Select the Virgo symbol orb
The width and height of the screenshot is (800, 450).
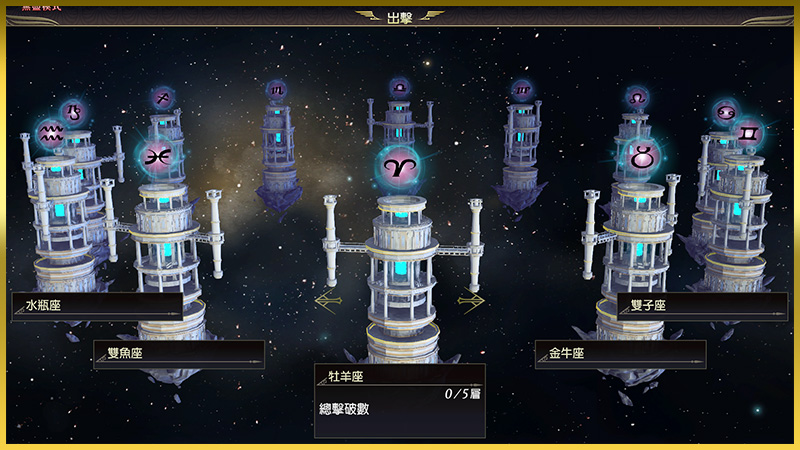click(x=522, y=89)
